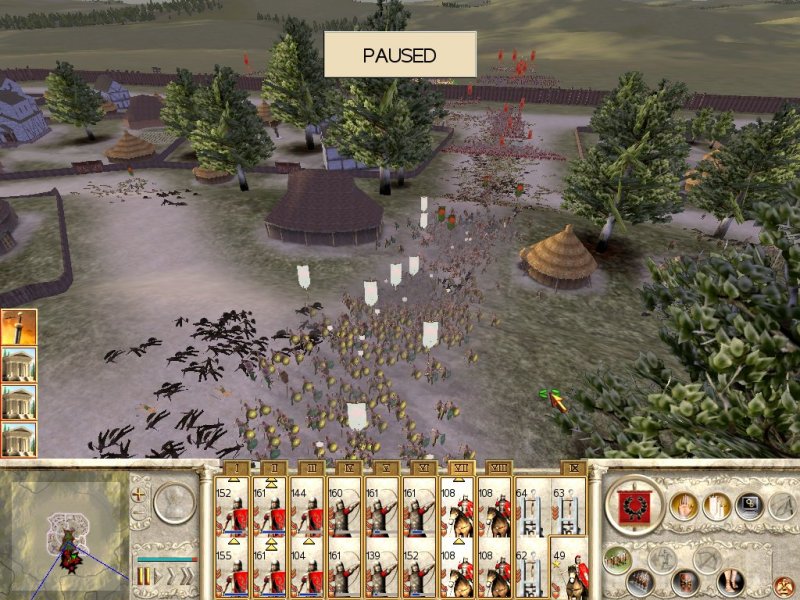Select the infantry unit card with 152 men

pos(234,506)
